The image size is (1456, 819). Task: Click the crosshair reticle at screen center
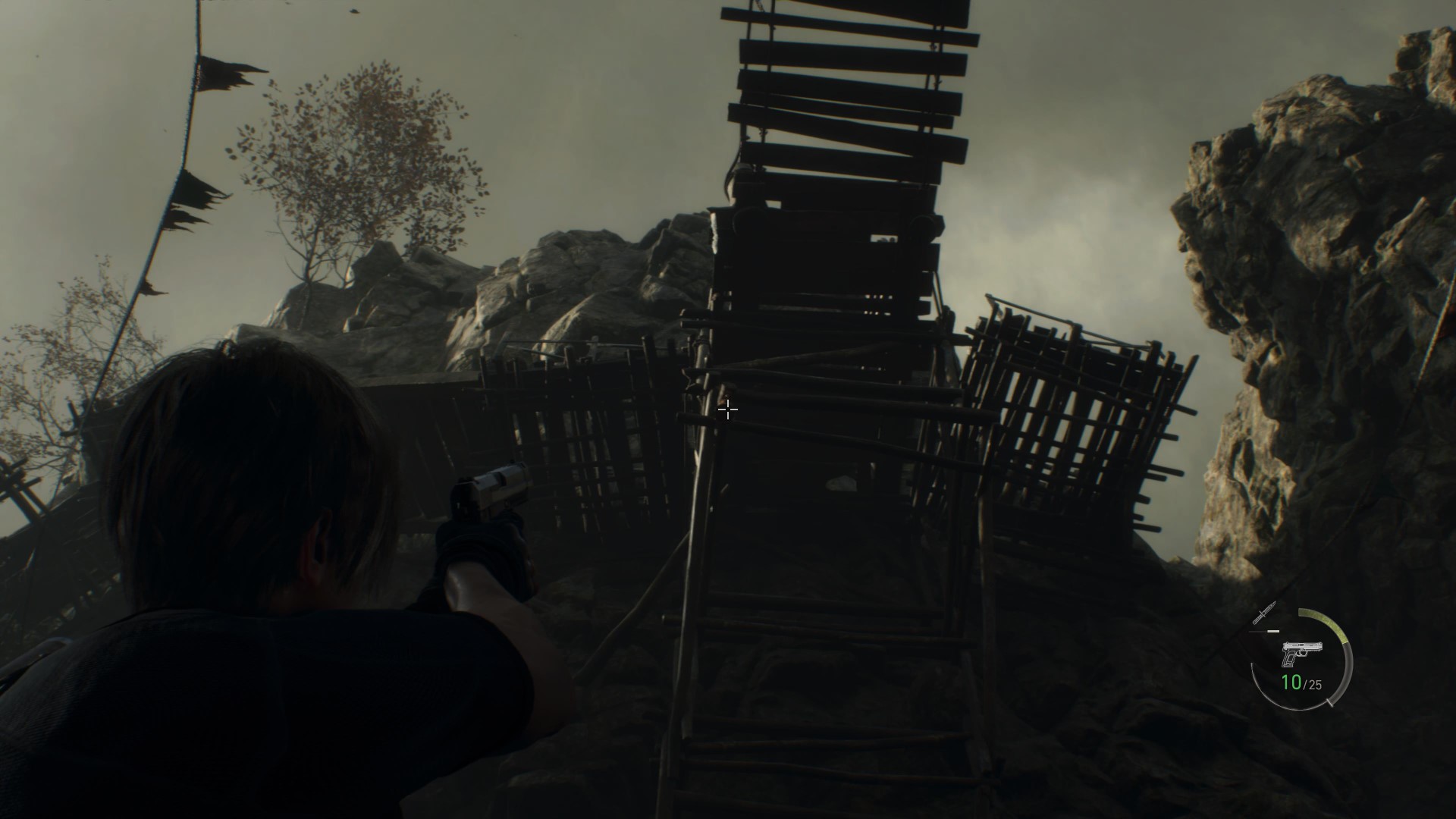coord(728,409)
